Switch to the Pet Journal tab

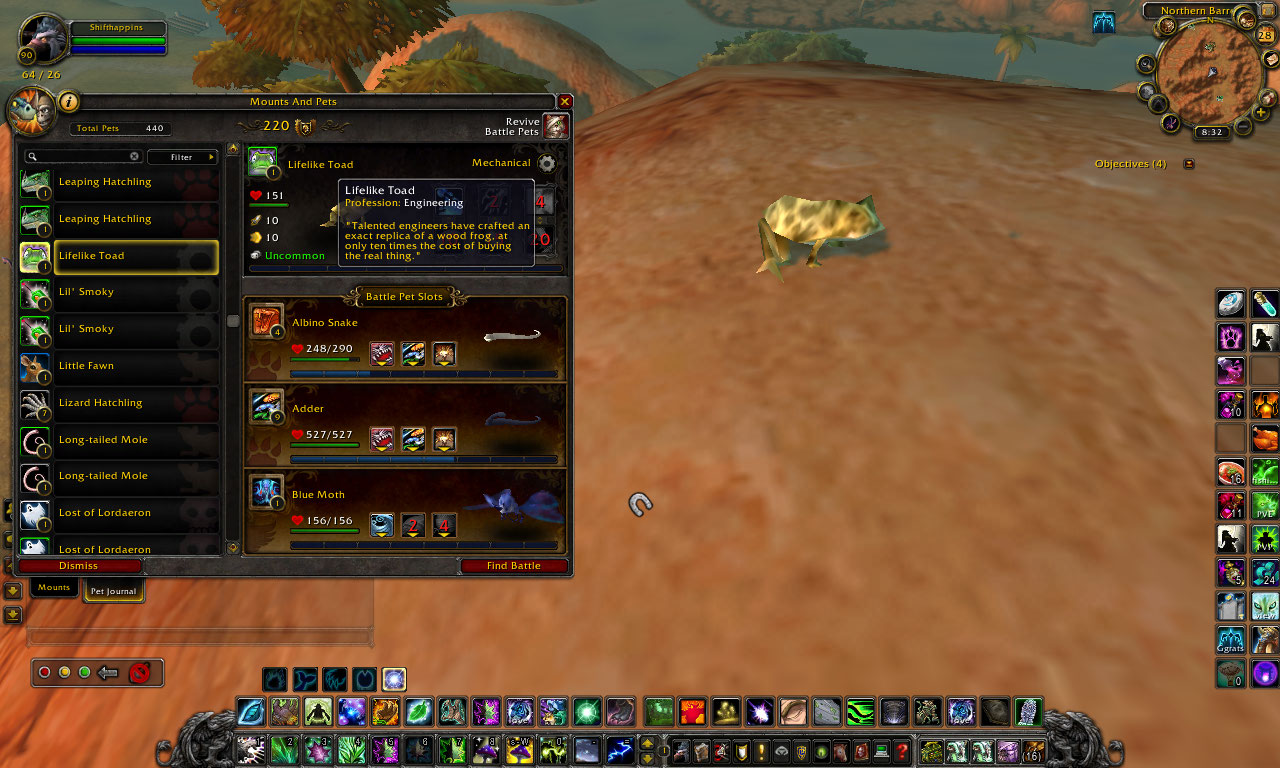tap(113, 591)
